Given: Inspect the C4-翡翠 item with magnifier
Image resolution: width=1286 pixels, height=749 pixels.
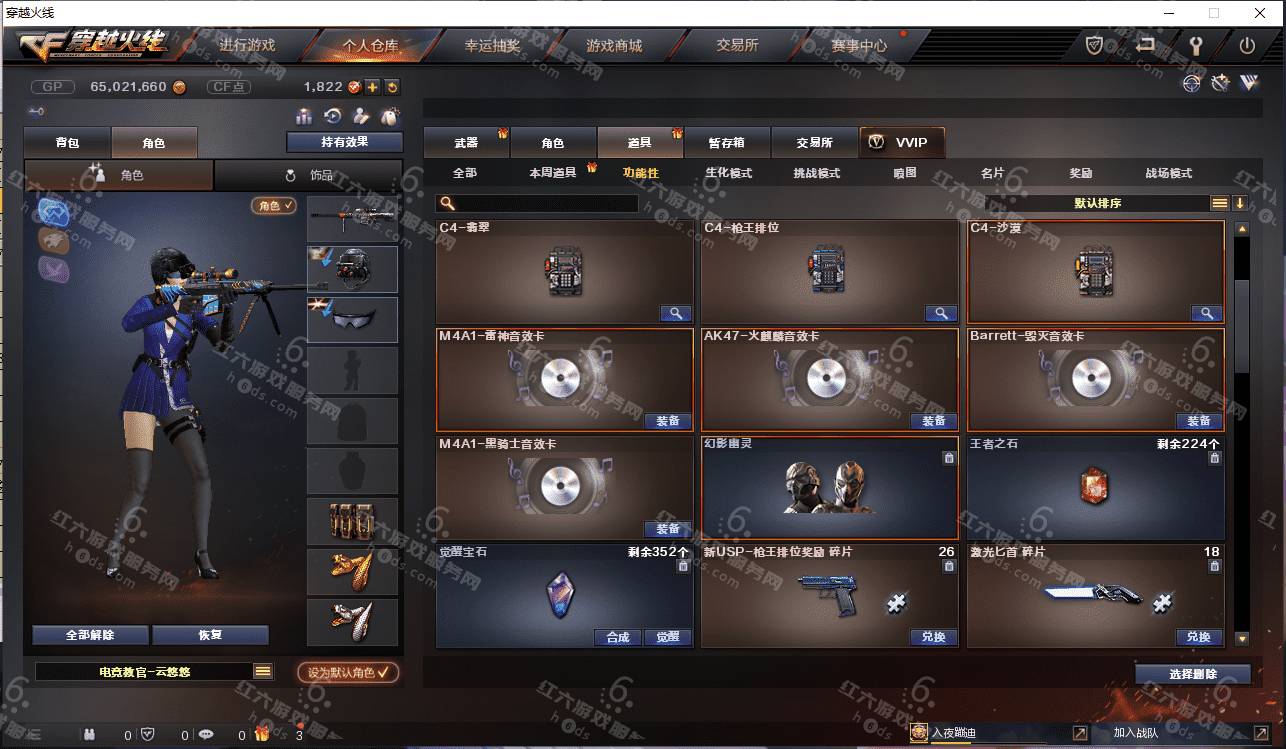Looking at the screenshot, I should click(676, 313).
